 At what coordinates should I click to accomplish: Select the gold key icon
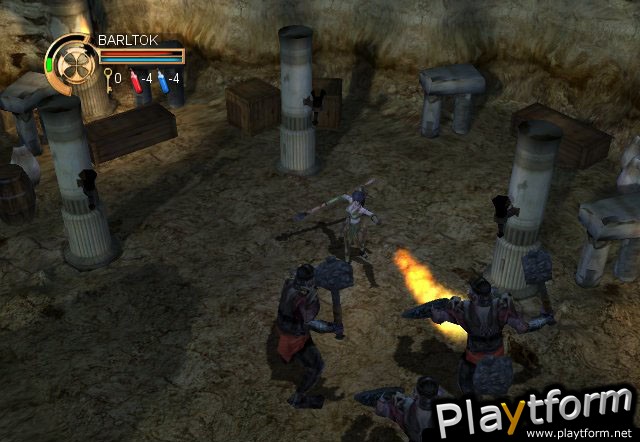tap(106, 78)
